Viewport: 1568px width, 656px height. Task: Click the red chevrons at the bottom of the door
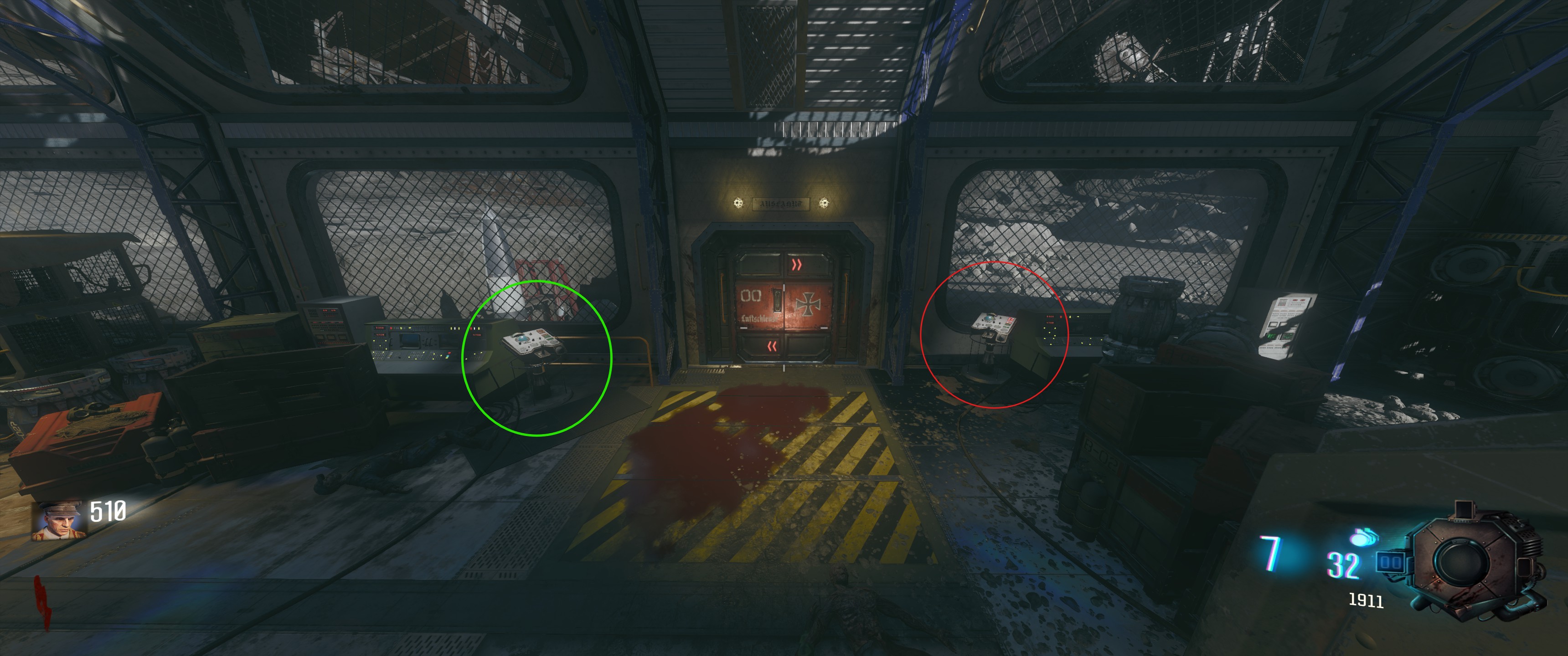(773, 346)
